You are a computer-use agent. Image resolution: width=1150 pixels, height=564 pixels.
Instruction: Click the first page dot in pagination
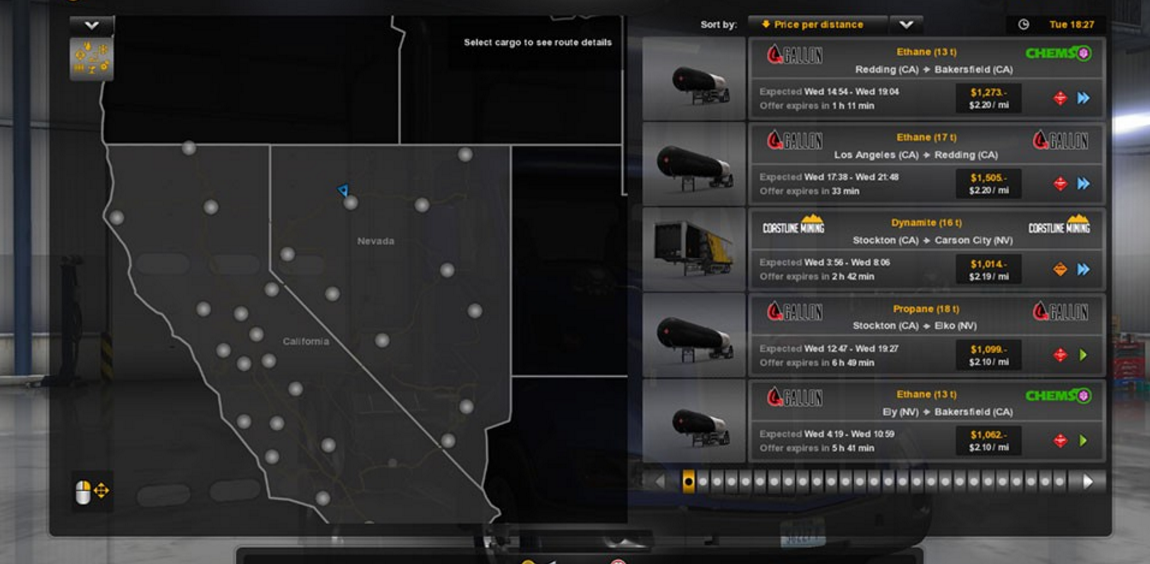pos(688,481)
